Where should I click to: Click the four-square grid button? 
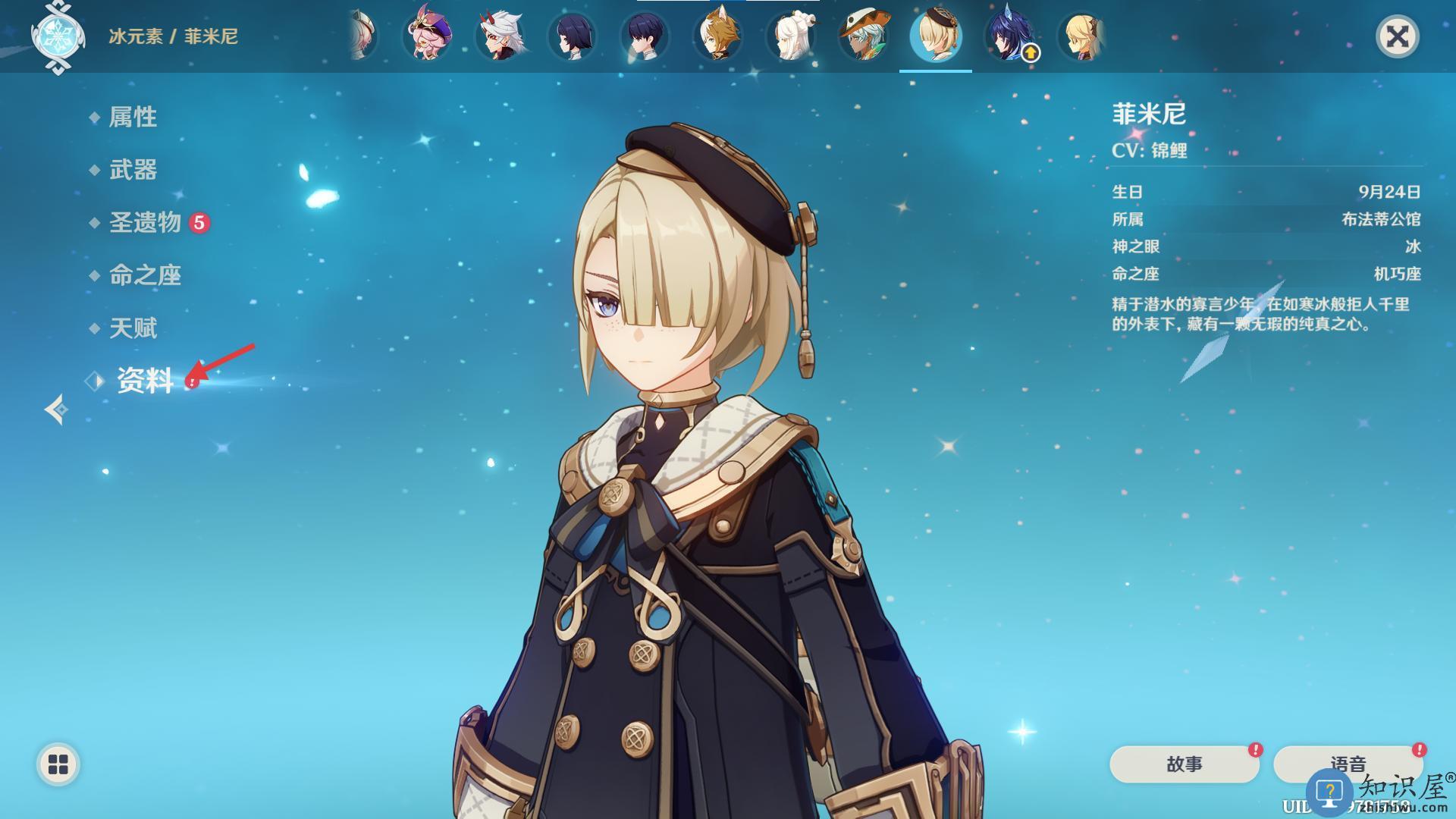[x=58, y=764]
